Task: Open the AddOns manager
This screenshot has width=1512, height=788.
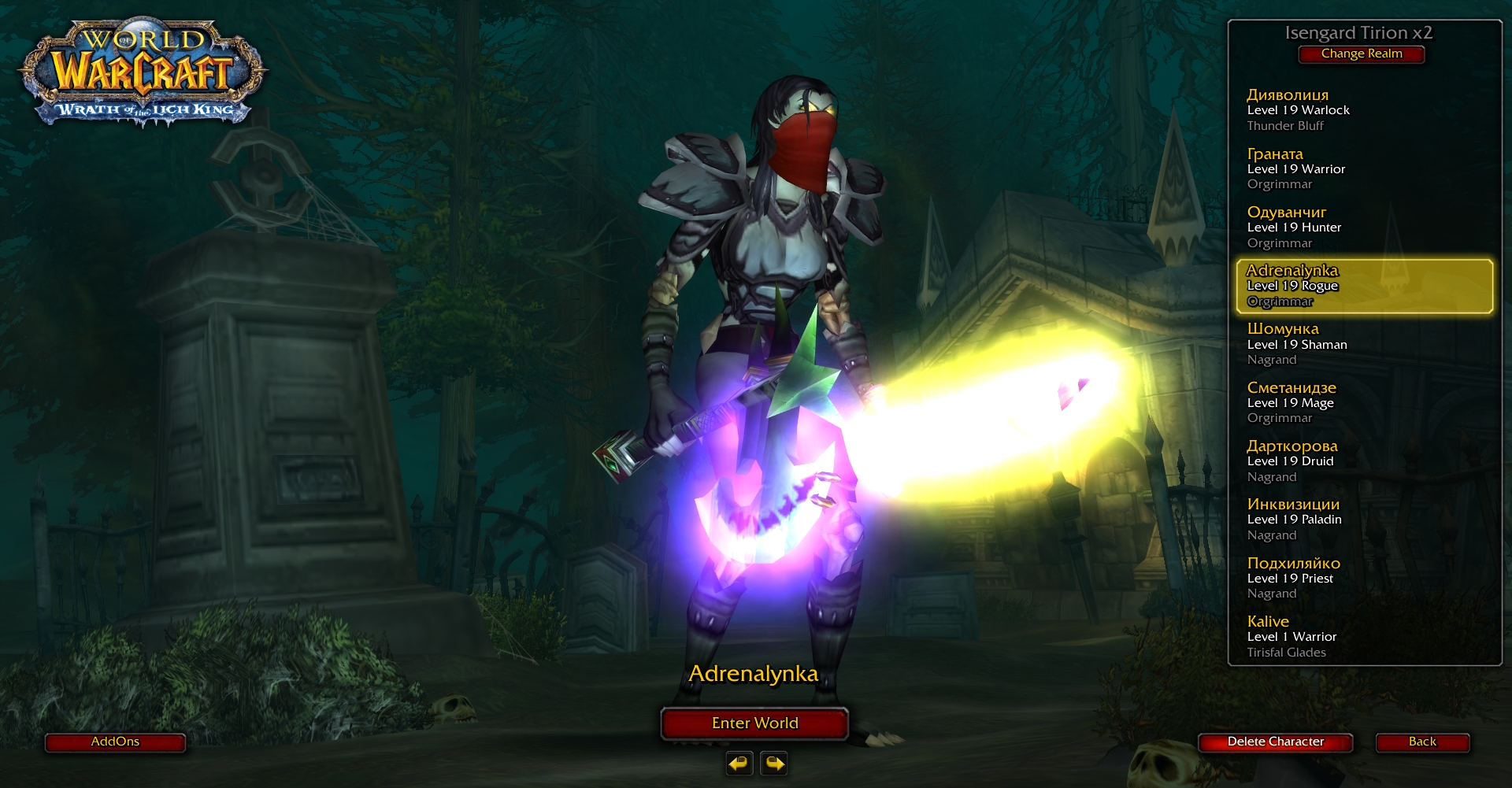Action: click(115, 742)
